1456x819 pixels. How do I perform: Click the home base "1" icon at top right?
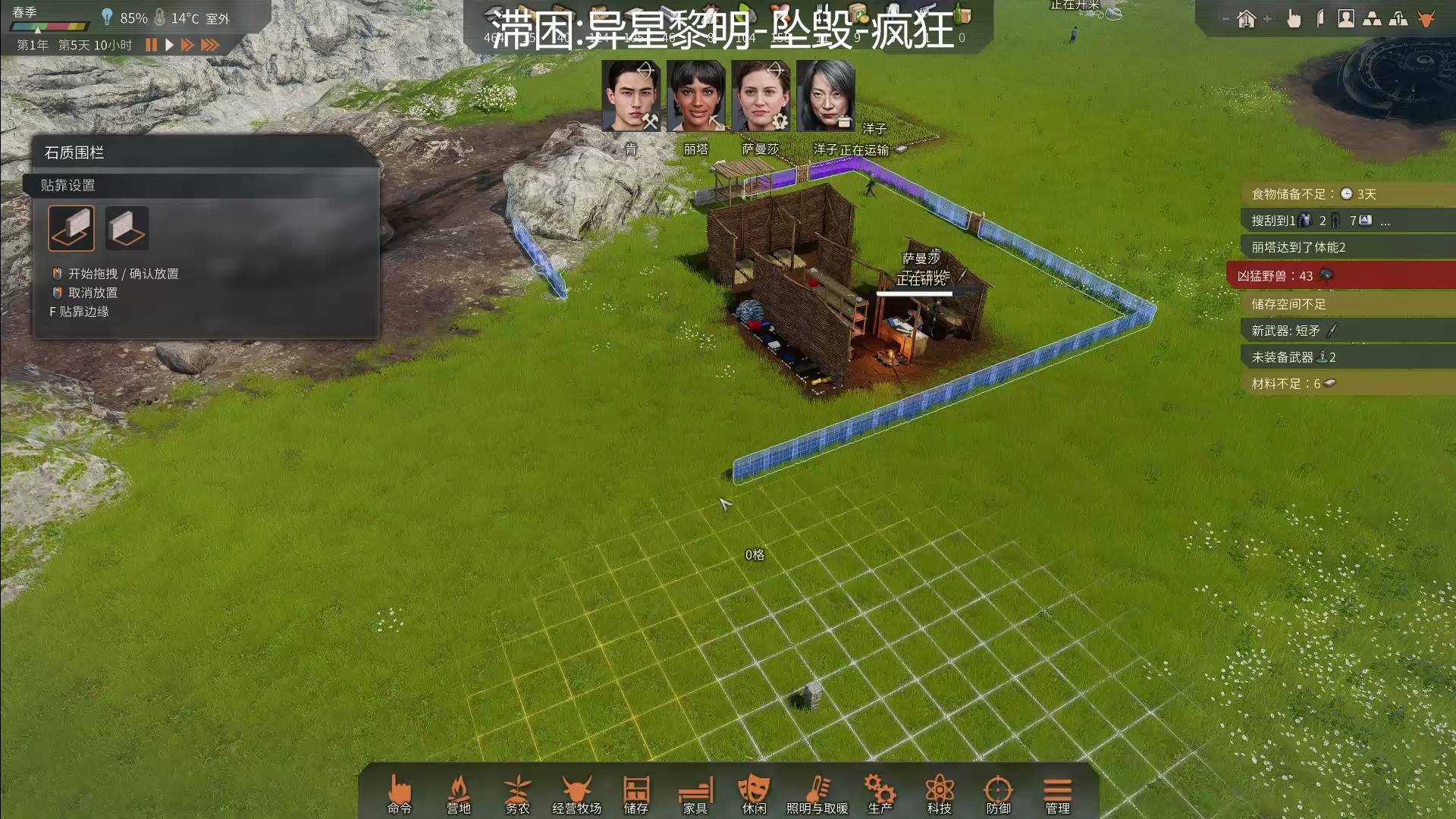click(1246, 18)
